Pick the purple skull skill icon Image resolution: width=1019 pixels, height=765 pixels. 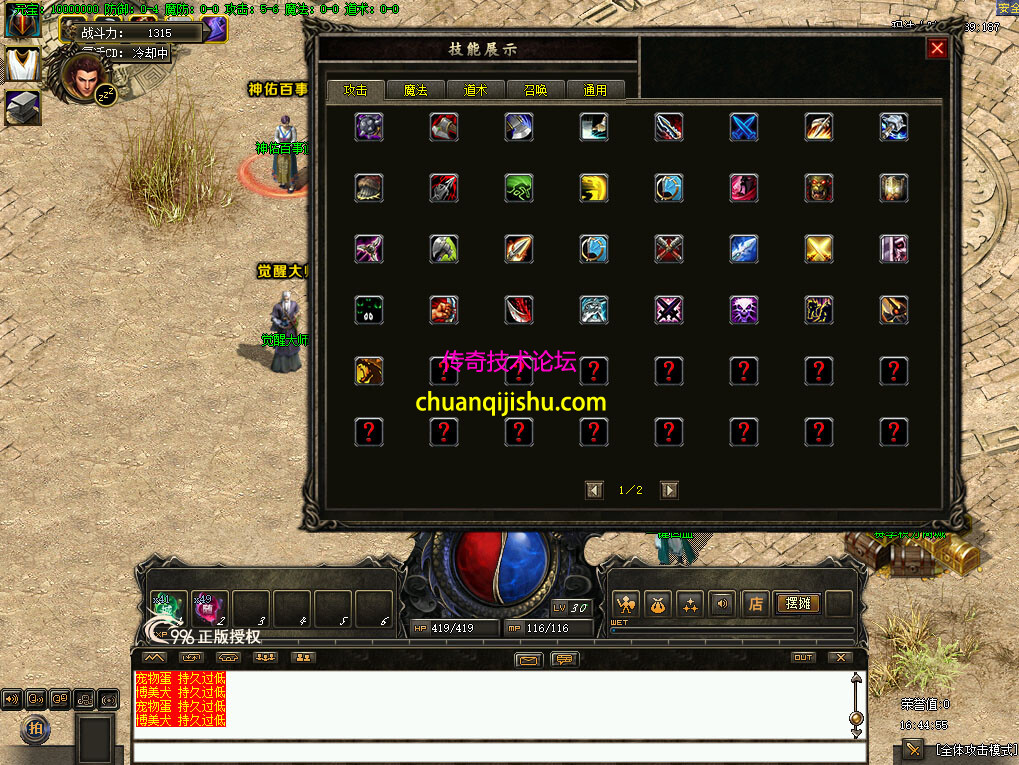pos(744,310)
